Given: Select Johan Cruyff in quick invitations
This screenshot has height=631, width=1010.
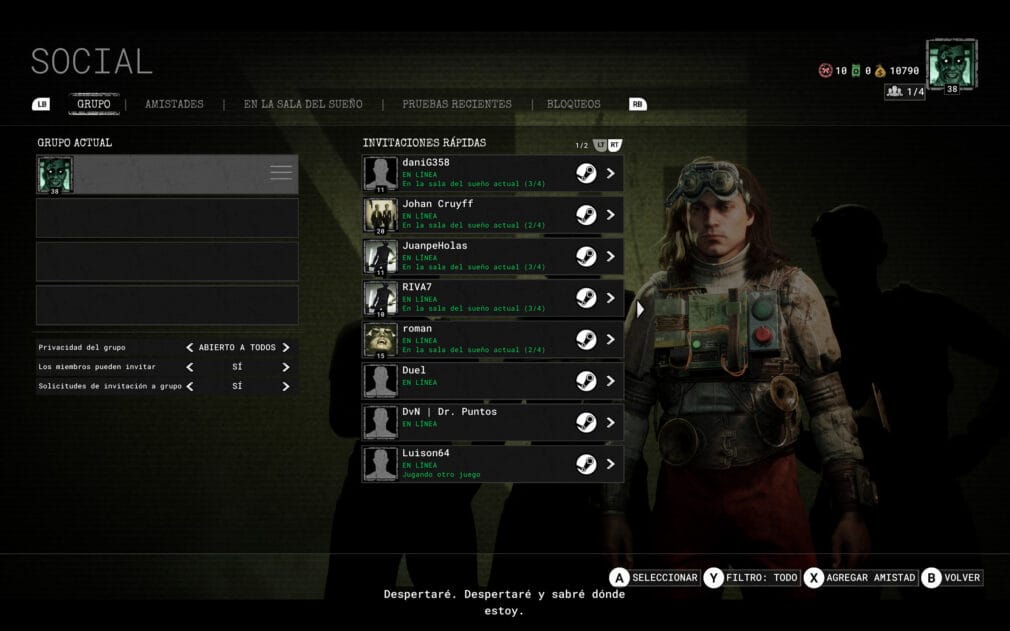Looking at the screenshot, I should [x=492, y=215].
